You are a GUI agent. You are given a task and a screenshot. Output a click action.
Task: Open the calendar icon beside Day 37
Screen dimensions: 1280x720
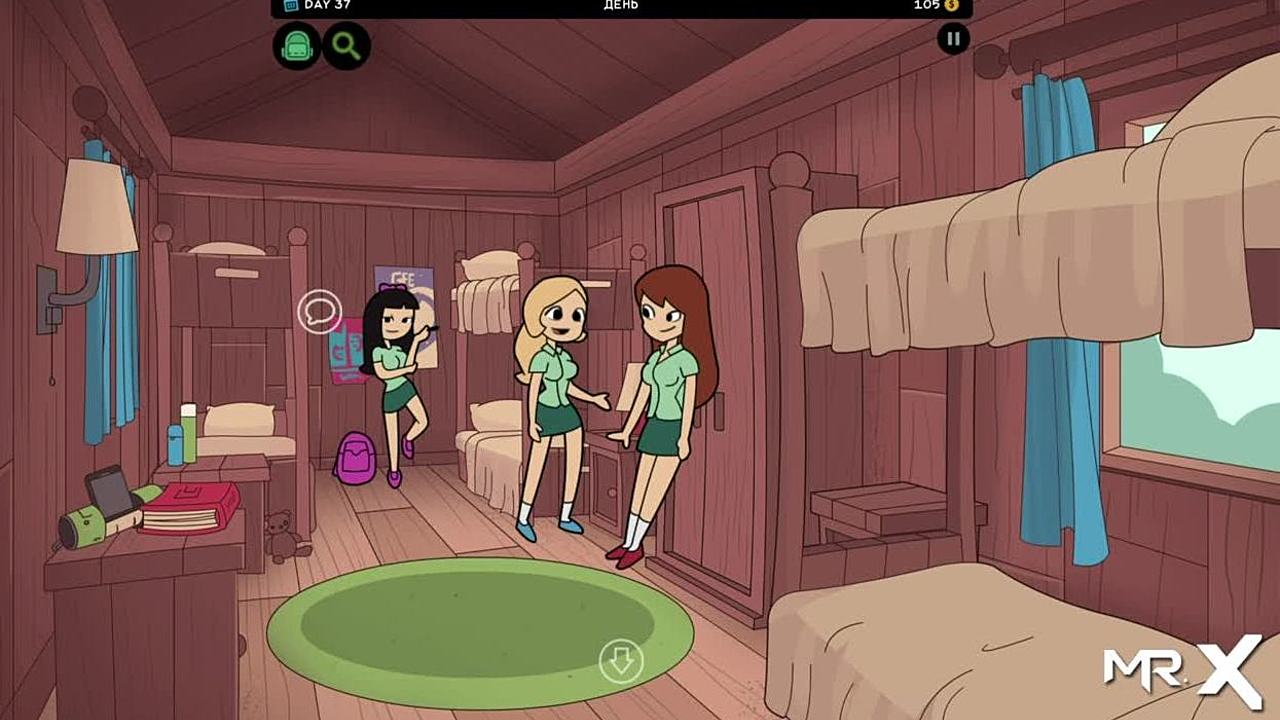tap(291, 5)
